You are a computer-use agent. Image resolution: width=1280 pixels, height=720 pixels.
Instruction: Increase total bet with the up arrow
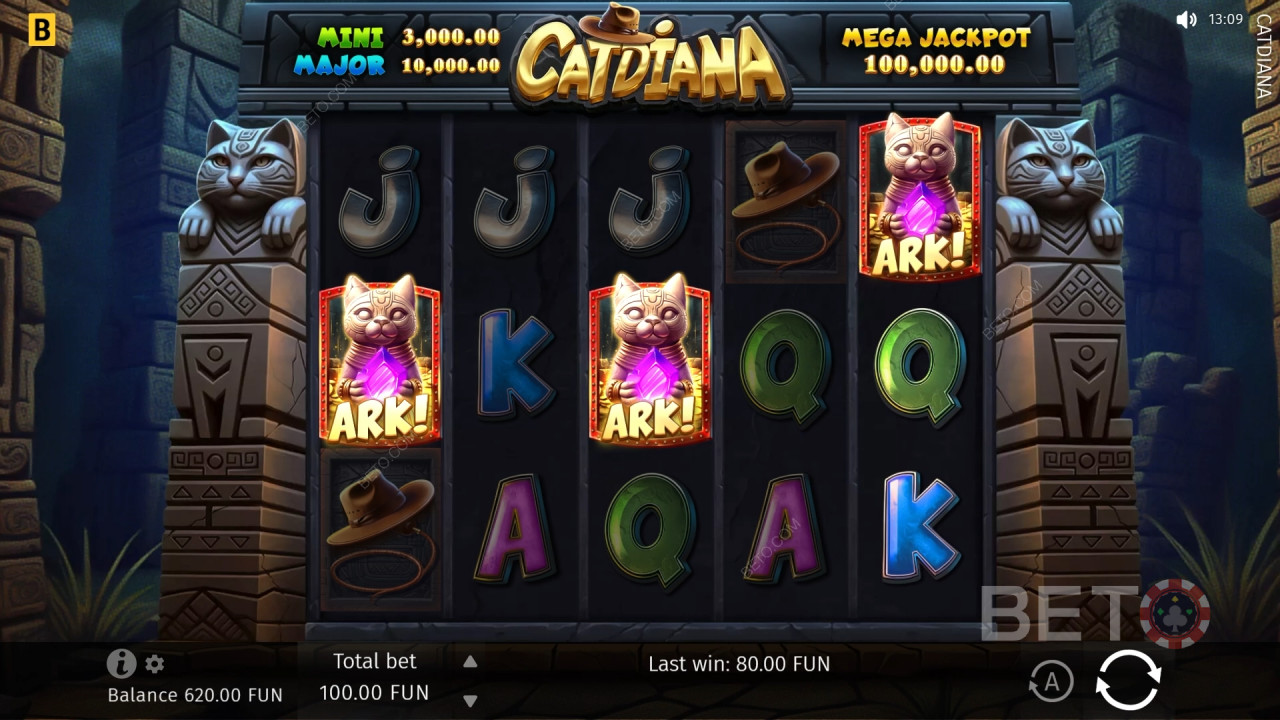coord(470,661)
